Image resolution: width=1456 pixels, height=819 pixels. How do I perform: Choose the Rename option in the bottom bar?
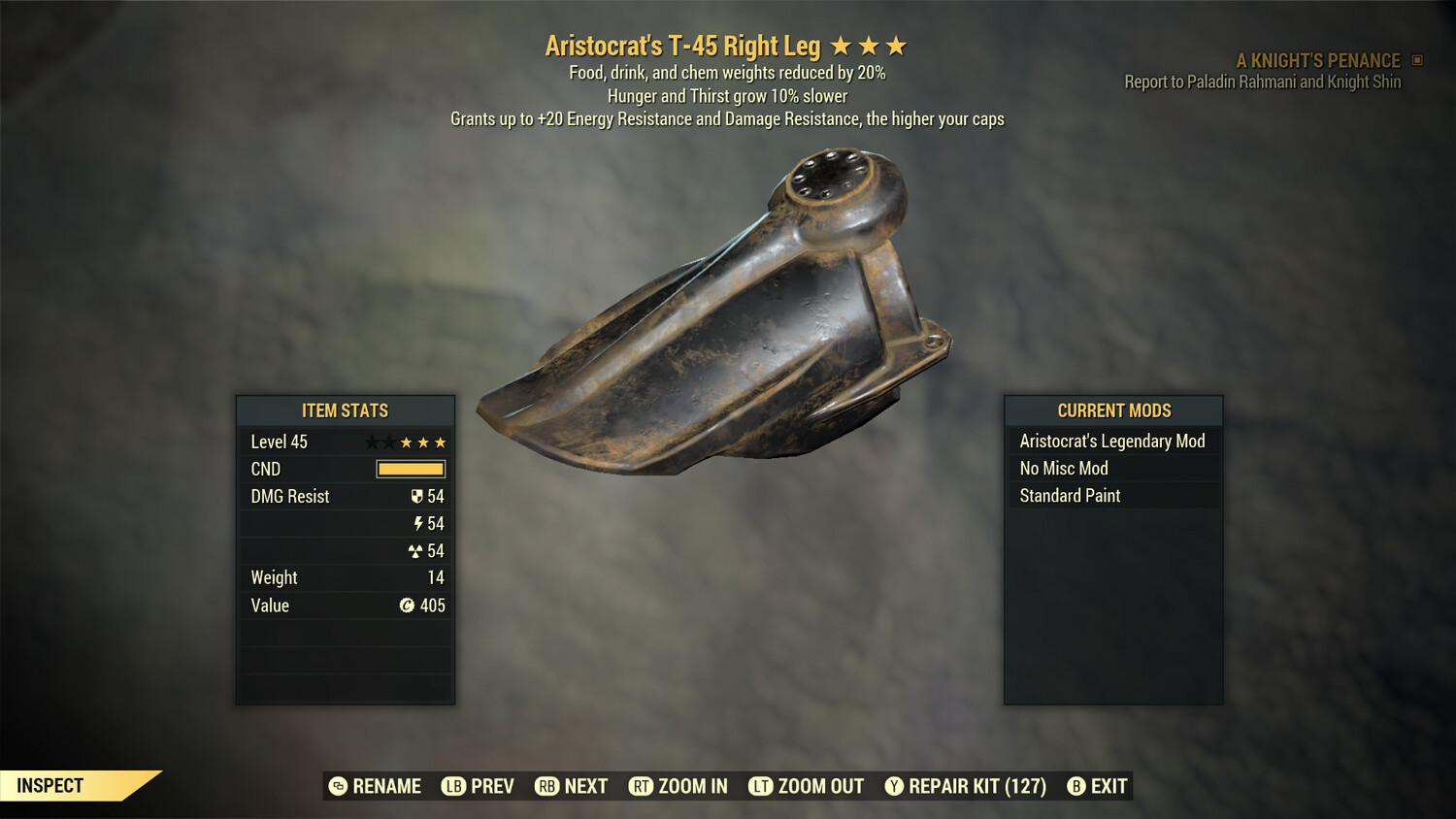(x=376, y=786)
